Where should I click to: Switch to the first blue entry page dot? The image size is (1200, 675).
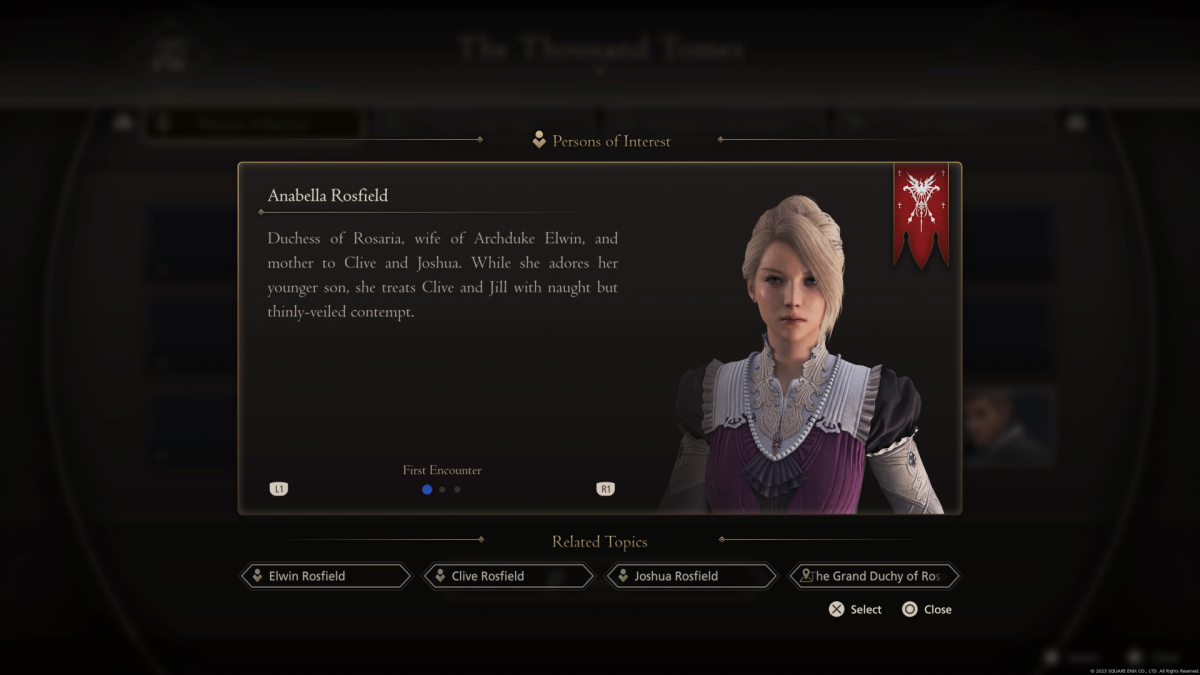pyautogui.click(x=427, y=489)
